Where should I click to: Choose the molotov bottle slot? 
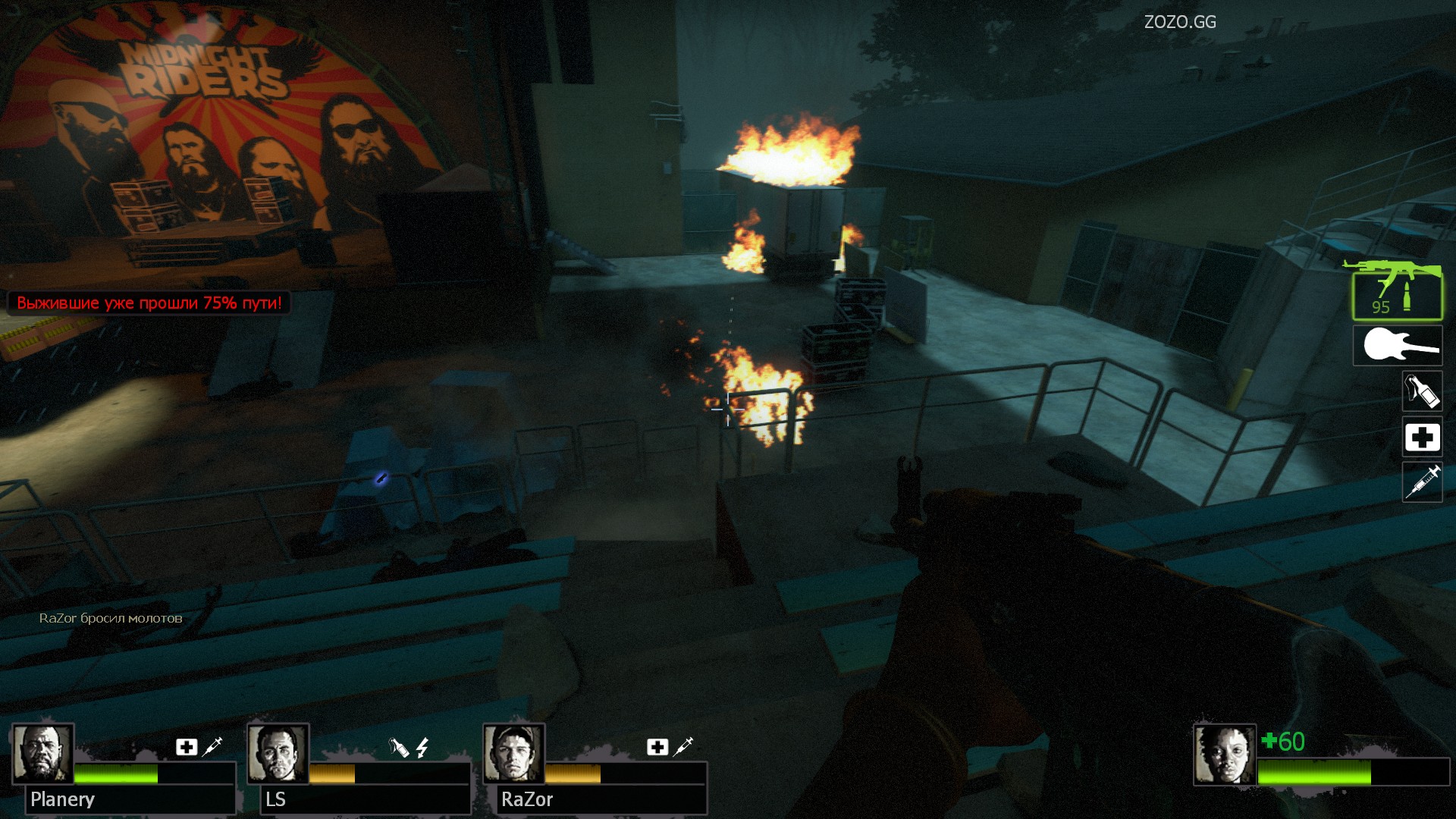[x=1422, y=391]
